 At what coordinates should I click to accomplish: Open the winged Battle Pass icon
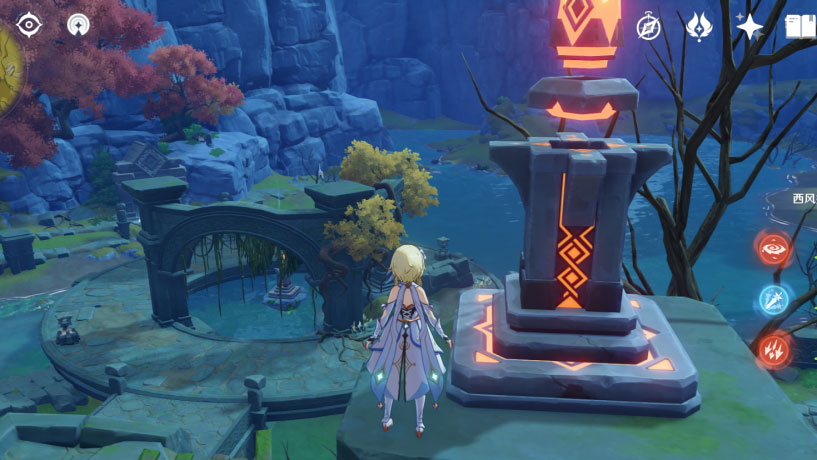click(x=699, y=27)
